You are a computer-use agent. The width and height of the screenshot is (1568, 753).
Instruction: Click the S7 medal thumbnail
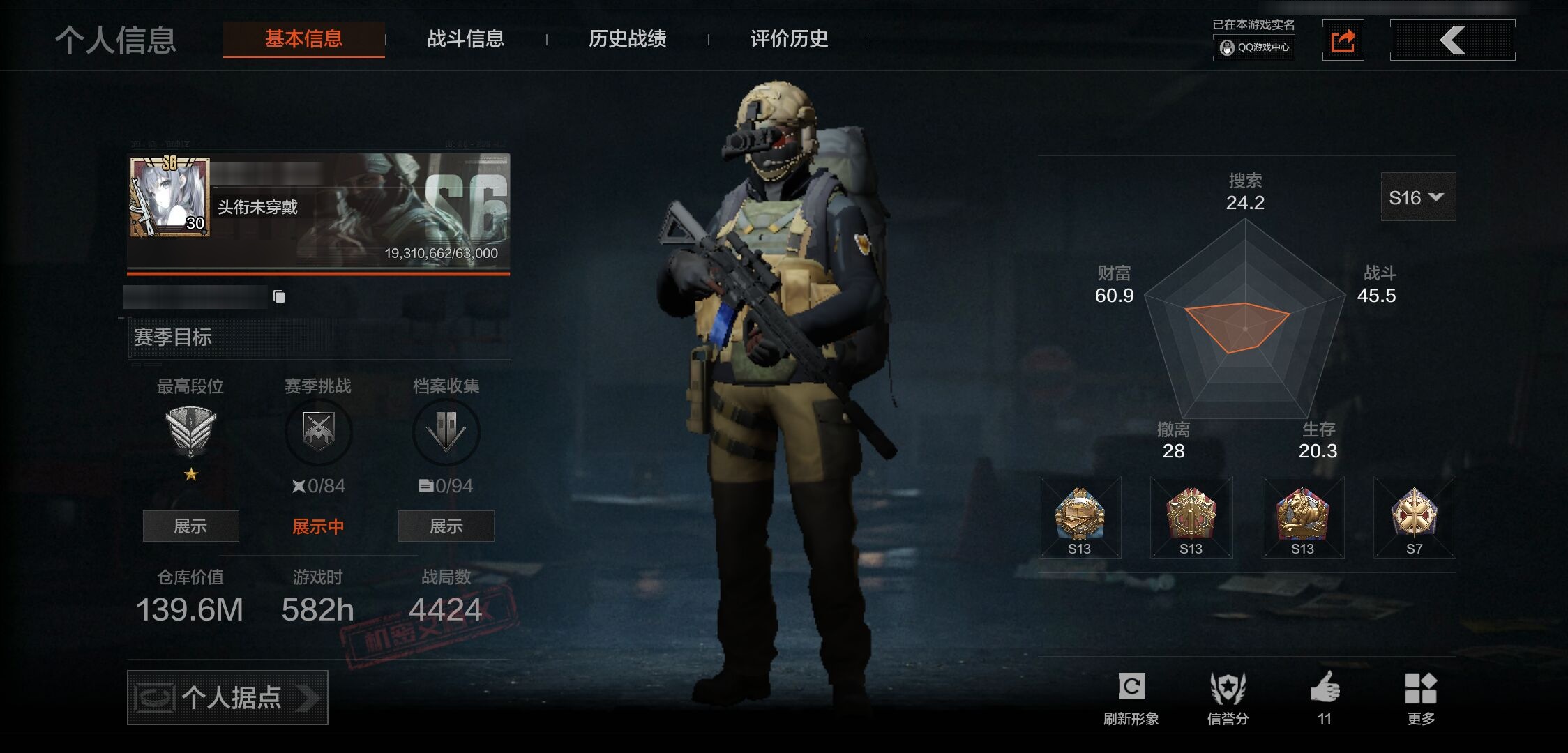click(1414, 518)
